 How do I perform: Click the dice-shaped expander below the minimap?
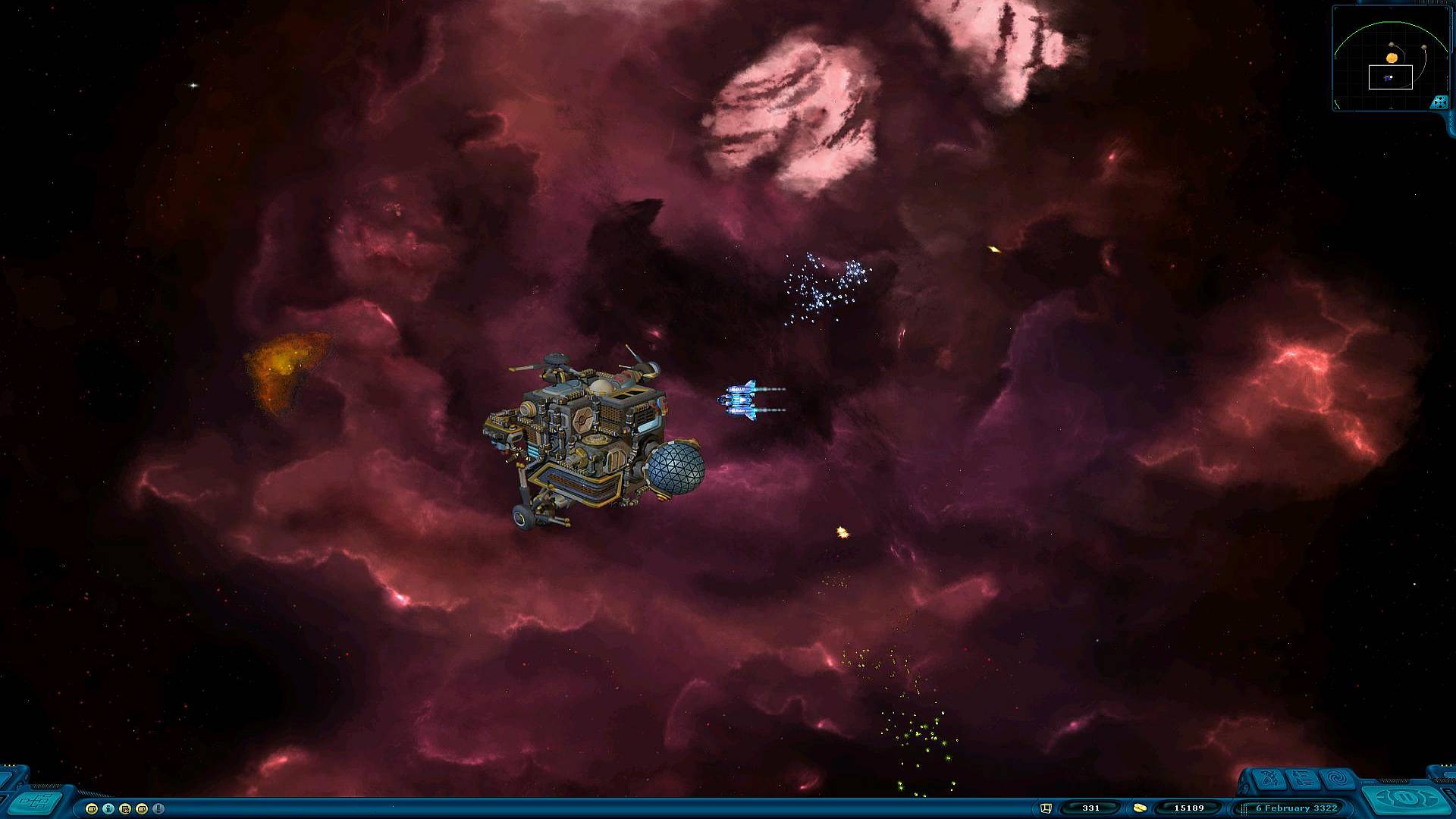tap(1439, 100)
